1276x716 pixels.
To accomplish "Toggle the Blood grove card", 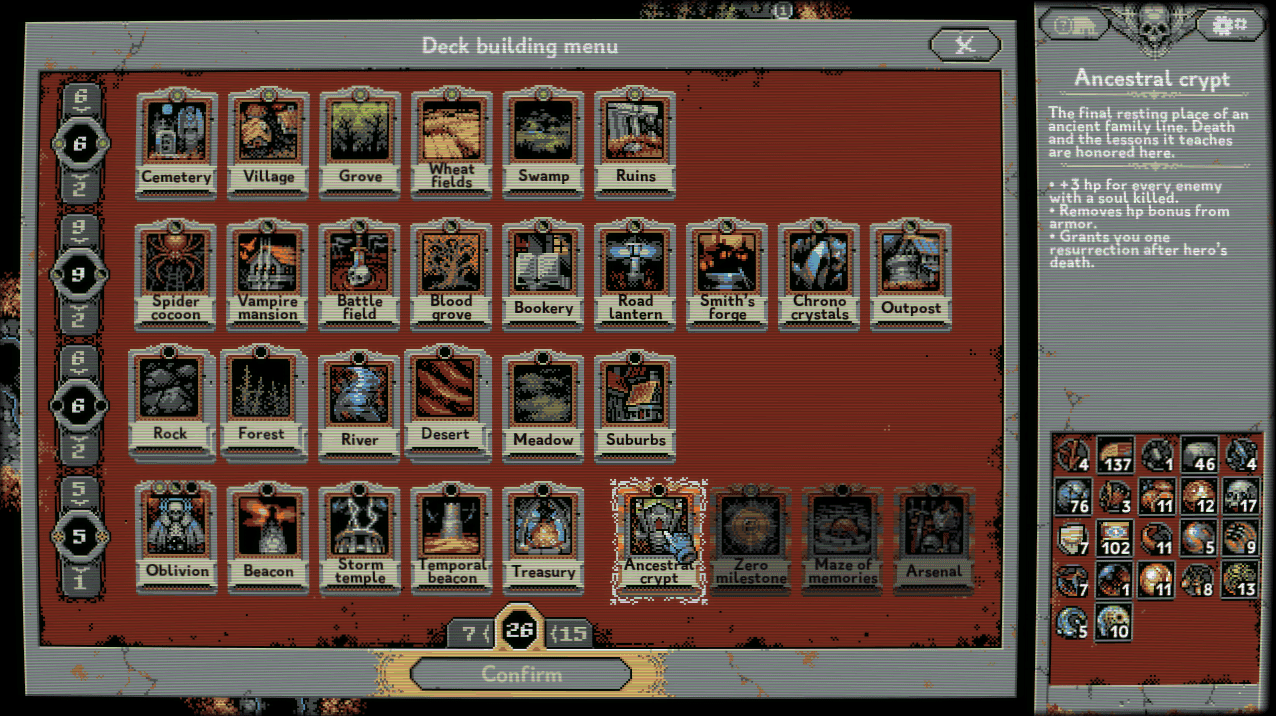I will [x=452, y=274].
